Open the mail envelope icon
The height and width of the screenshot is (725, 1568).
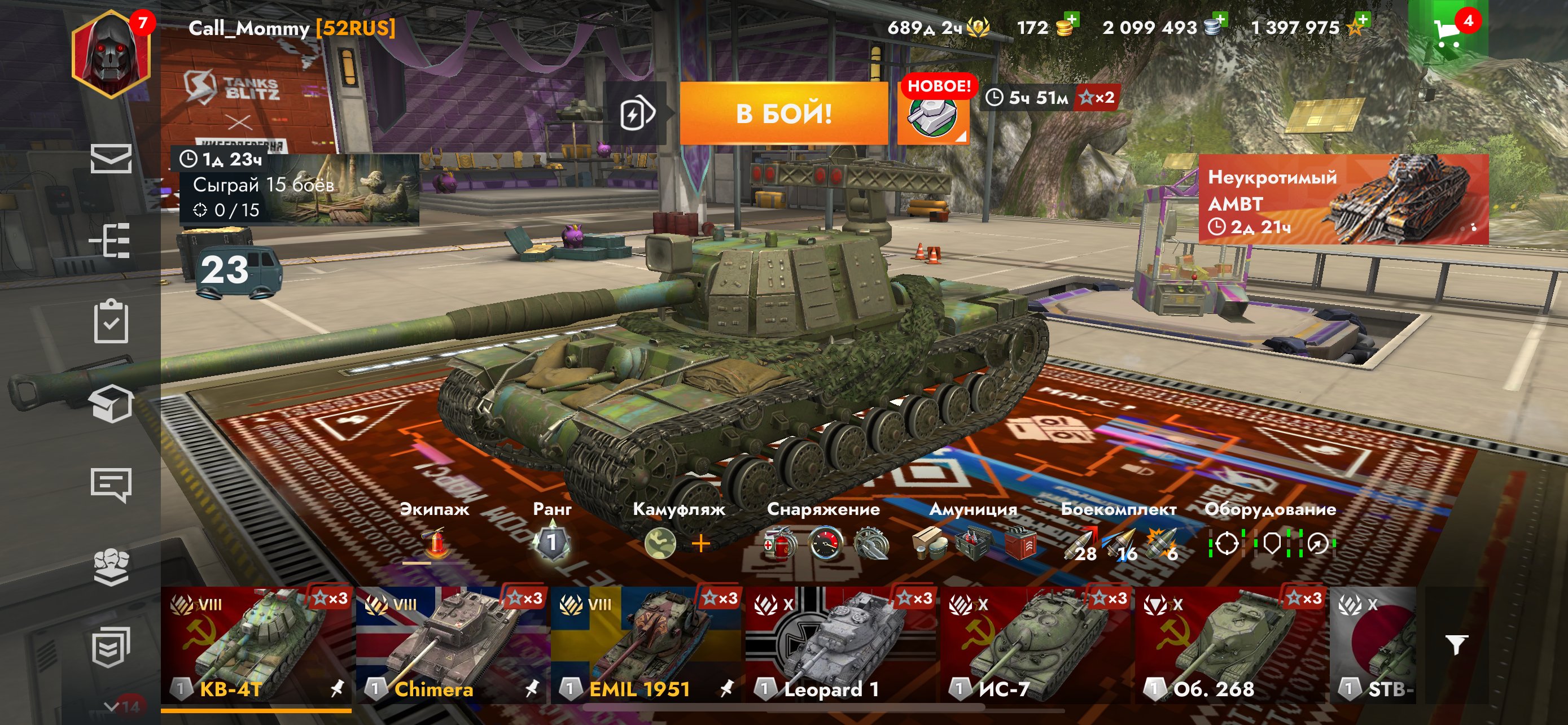tap(111, 158)
